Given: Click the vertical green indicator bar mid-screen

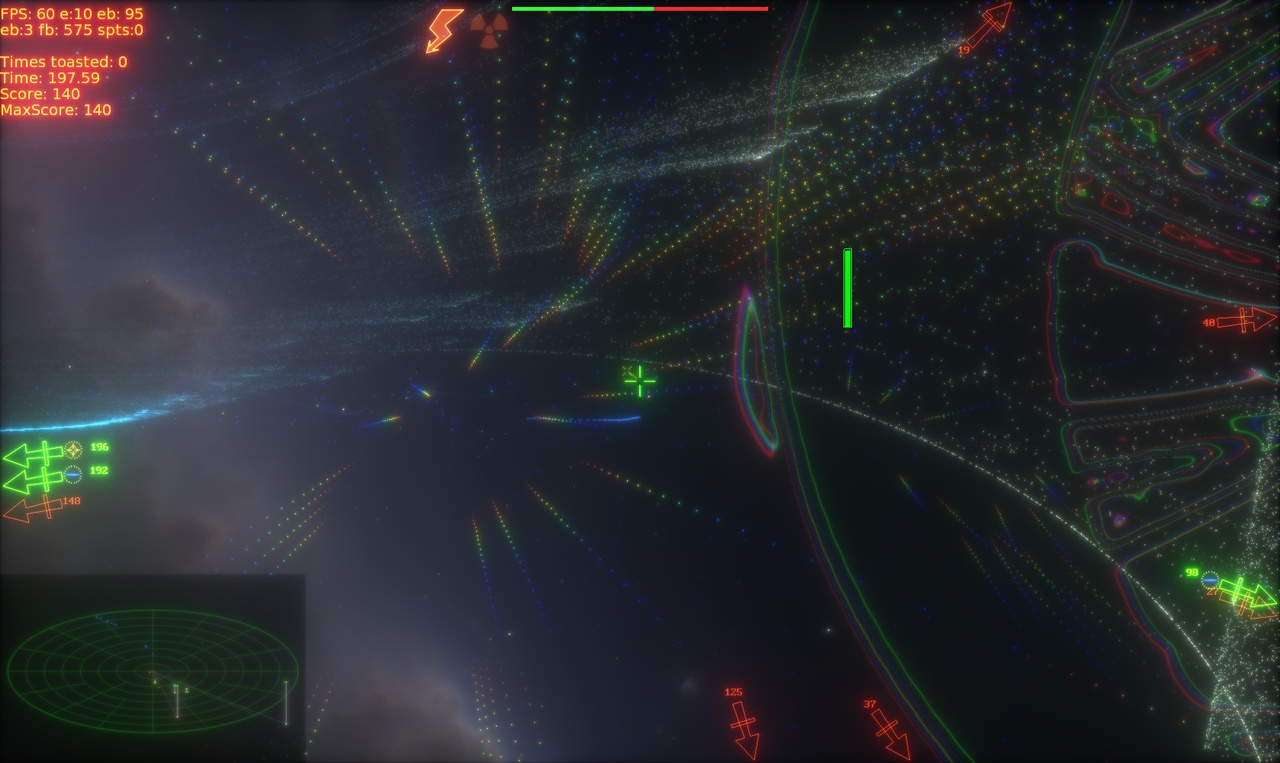Looking at the screenshot, I should click(846, 288).
